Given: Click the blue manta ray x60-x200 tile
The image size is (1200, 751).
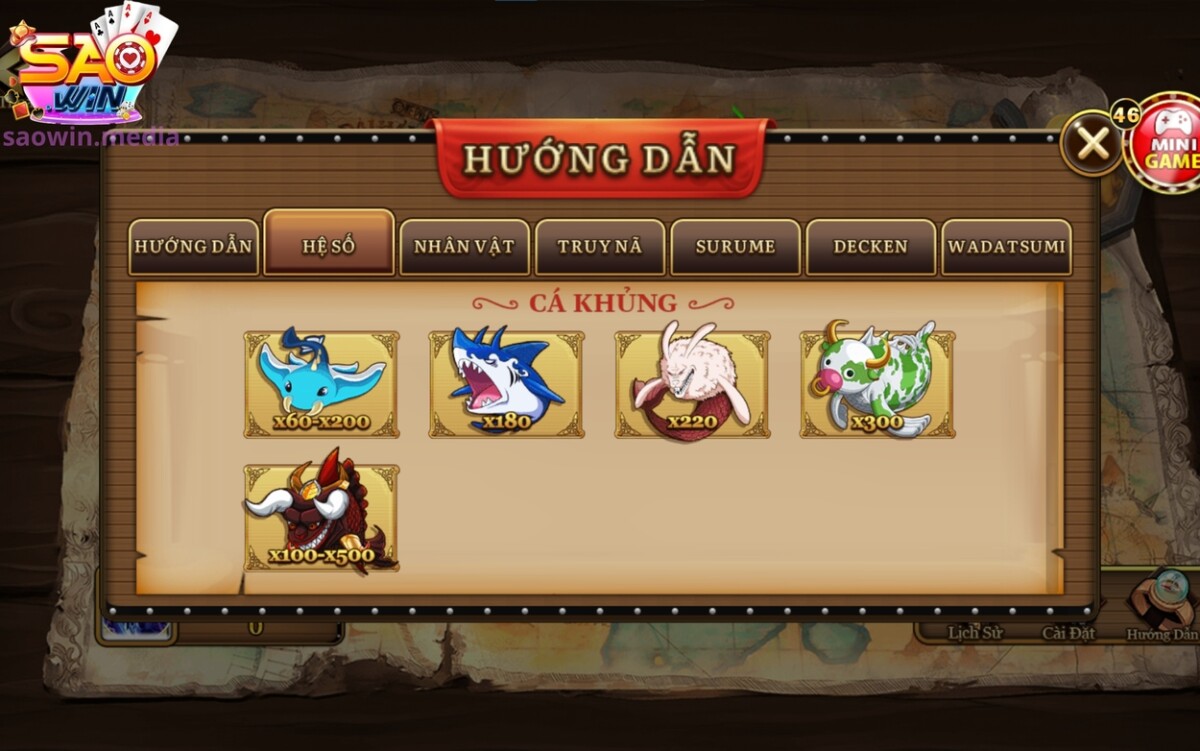Looking at the screenshot, I should tap(321, 384).
